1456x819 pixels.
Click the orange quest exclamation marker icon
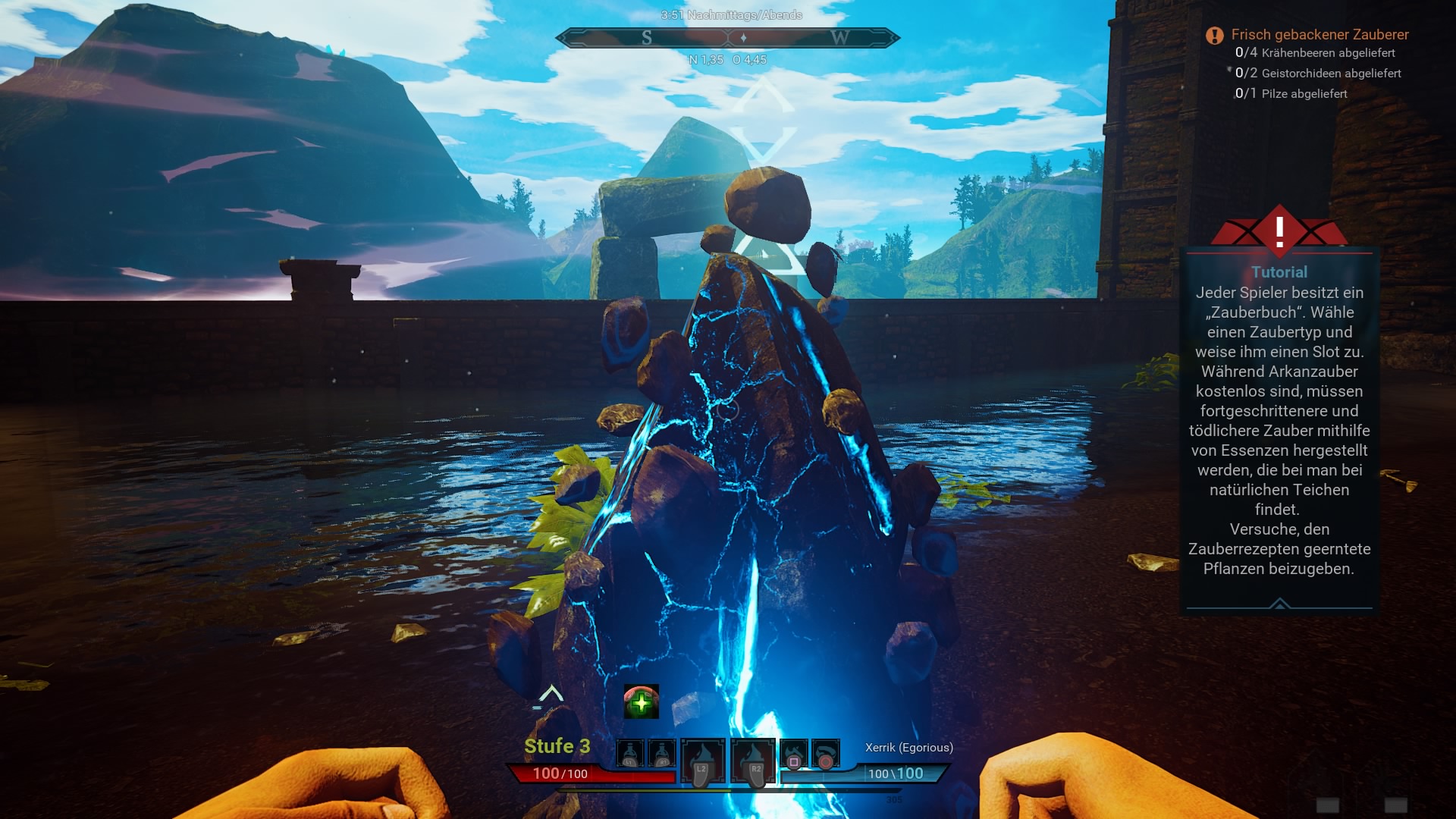pyautogui.click(x=1215, y=36)
